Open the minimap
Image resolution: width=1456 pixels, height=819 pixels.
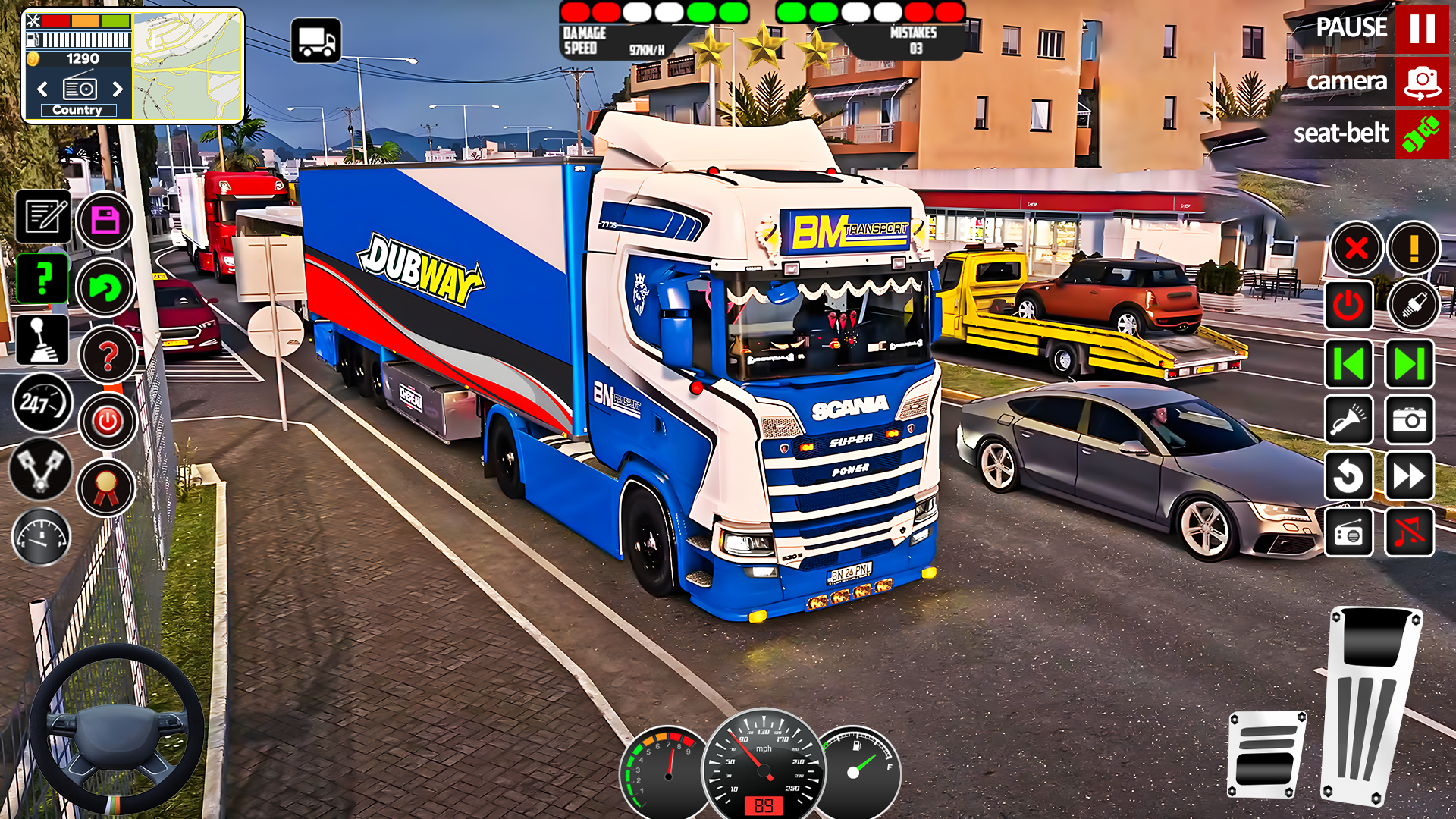pos(189,66)
